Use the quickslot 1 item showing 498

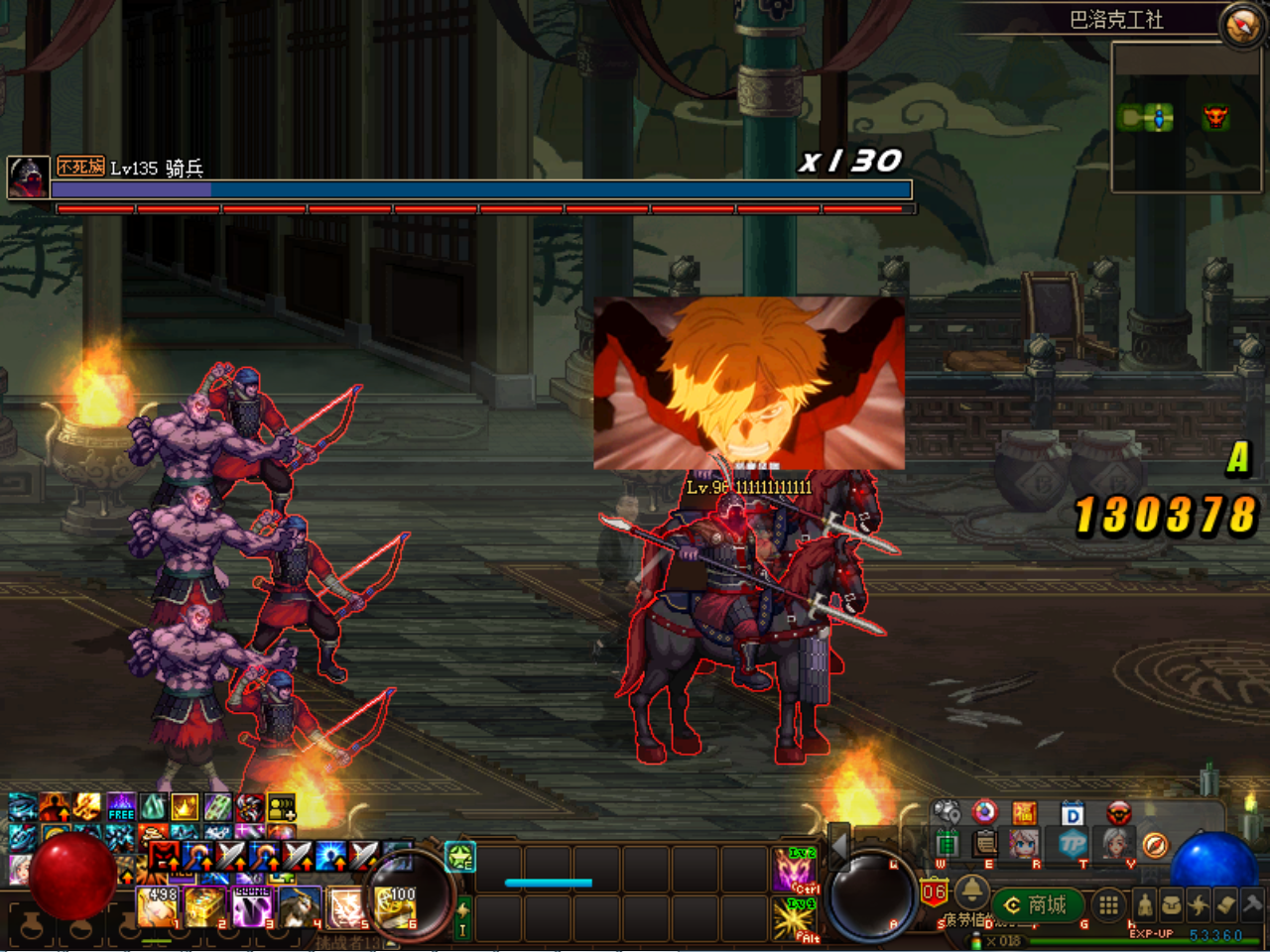pos(159,907)
